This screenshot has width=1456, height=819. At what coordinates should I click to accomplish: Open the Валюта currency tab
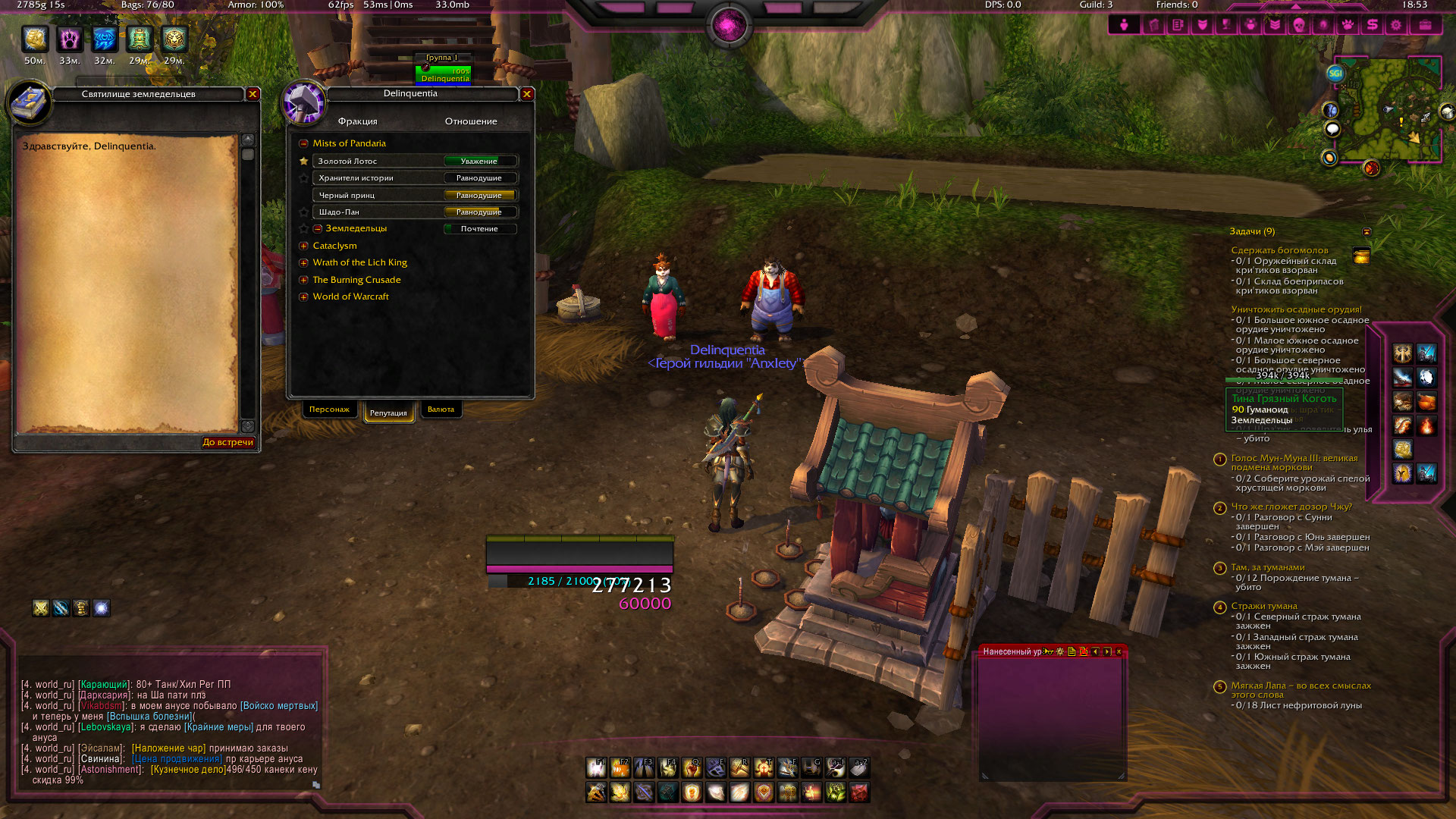441,409
